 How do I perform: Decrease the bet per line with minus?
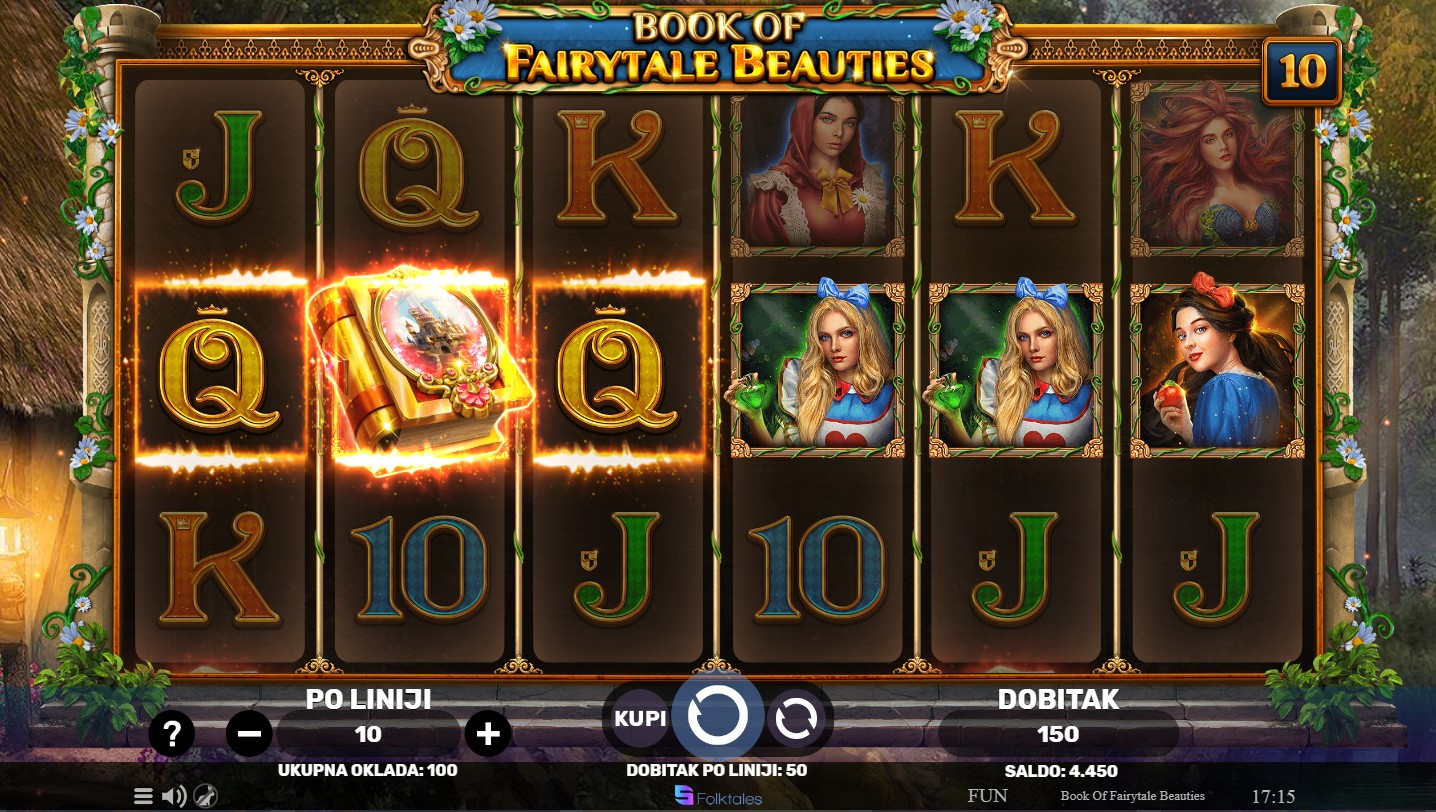click(249, 735)
